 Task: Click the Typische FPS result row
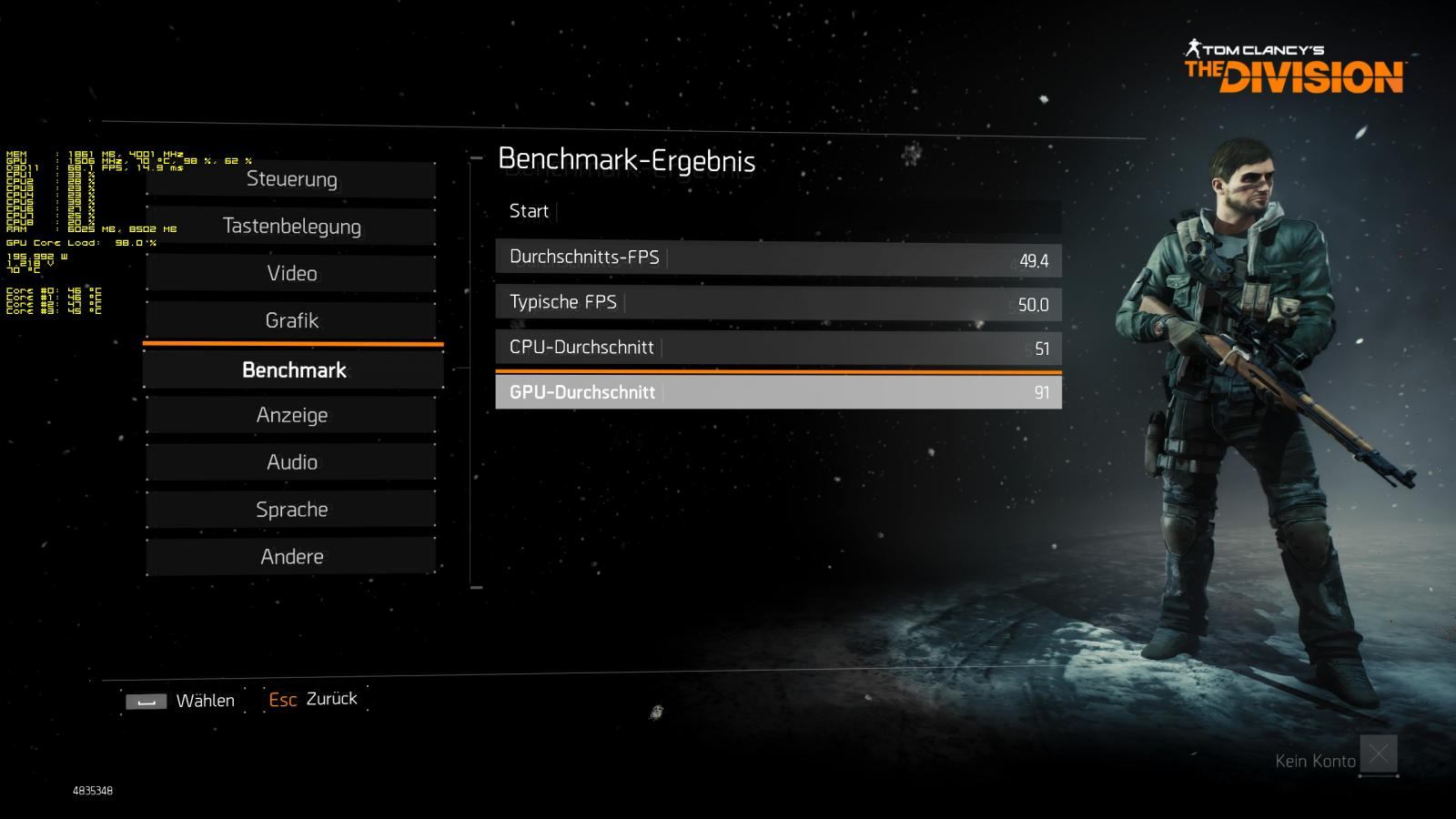[778, 303]
